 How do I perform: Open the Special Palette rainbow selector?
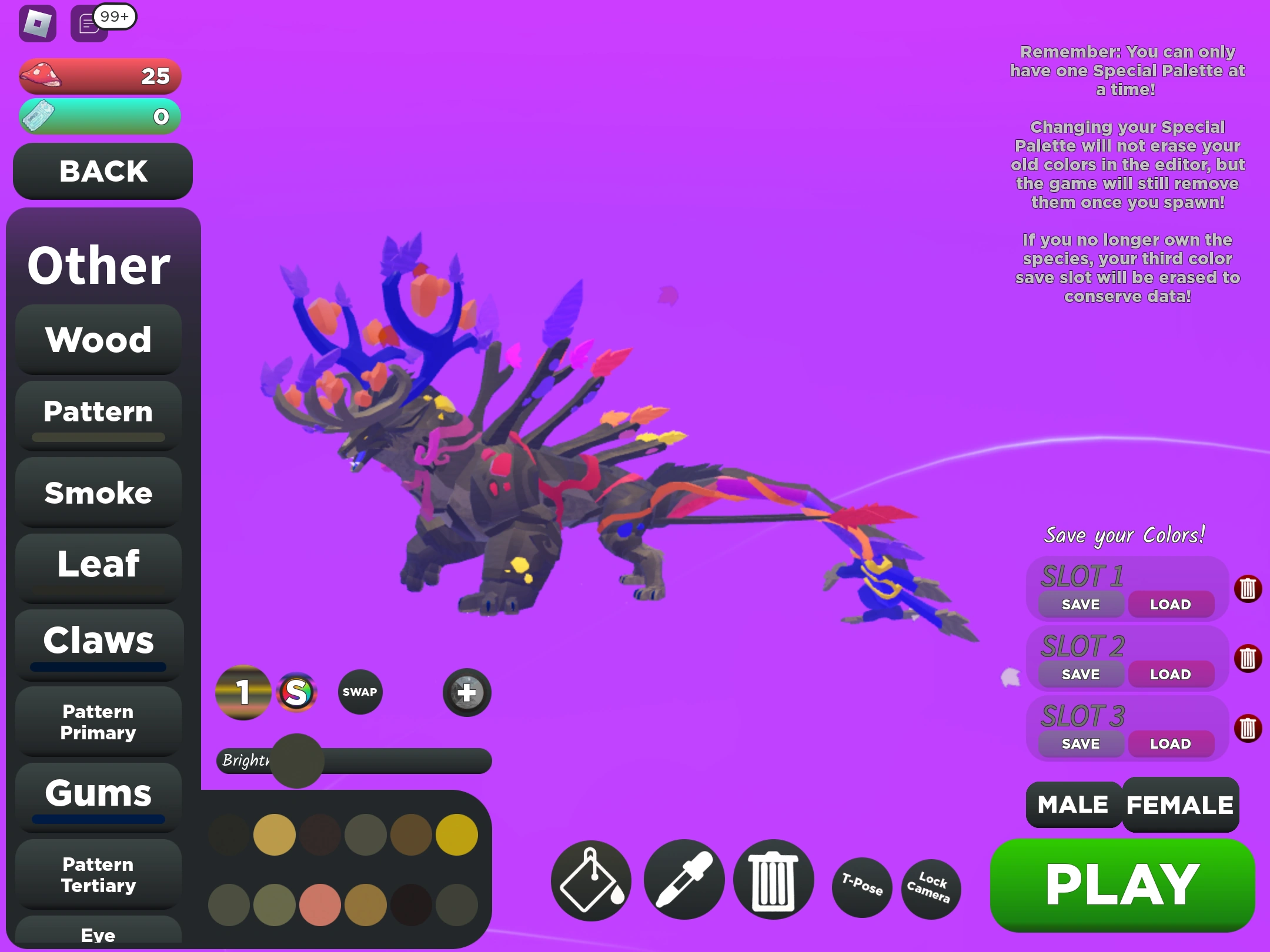click(x=298, y=692)
